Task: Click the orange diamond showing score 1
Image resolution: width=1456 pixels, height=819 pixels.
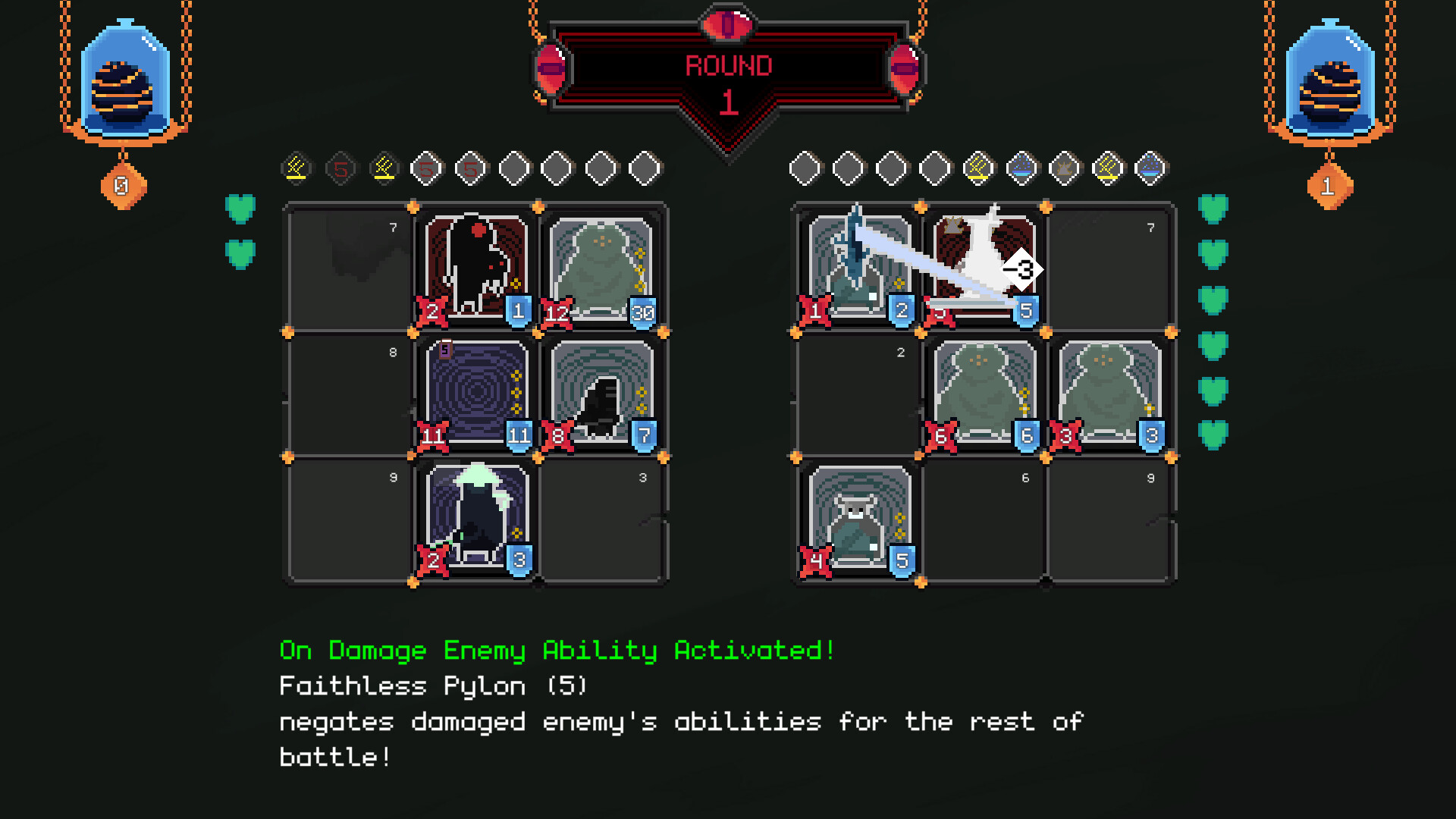Action: tap(1329, 186)
